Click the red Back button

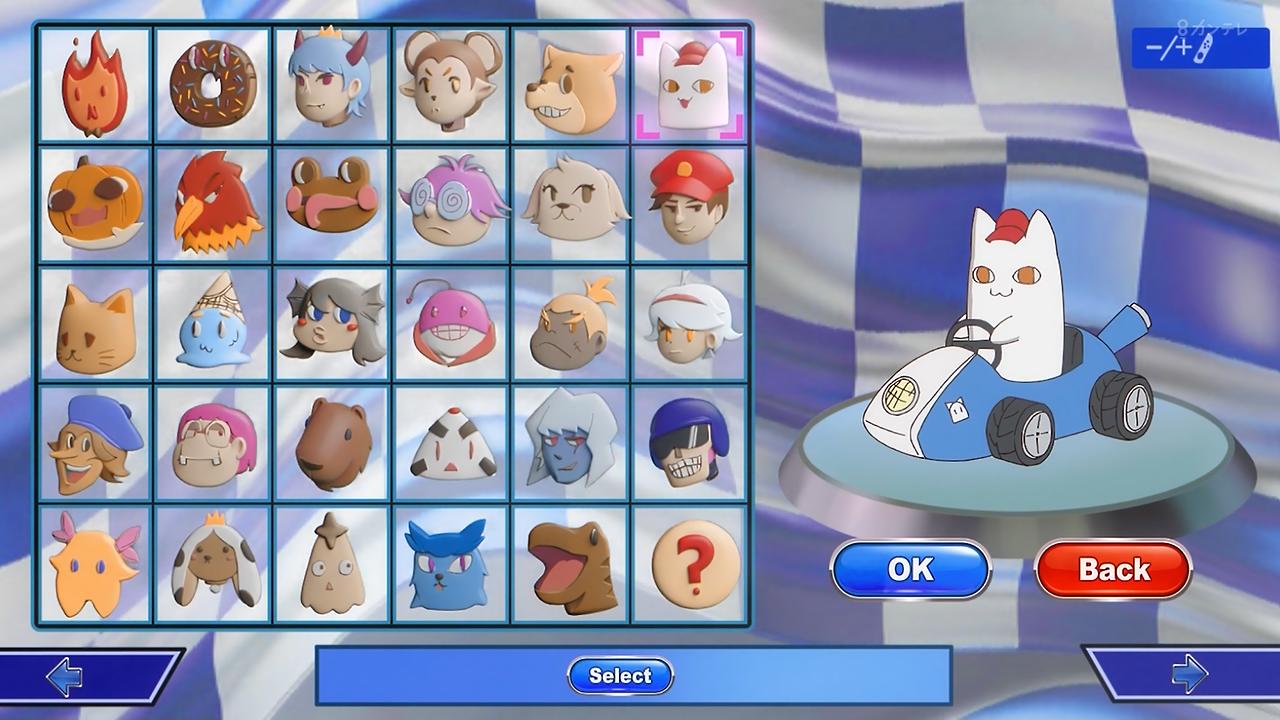(x=1113, y=569)
